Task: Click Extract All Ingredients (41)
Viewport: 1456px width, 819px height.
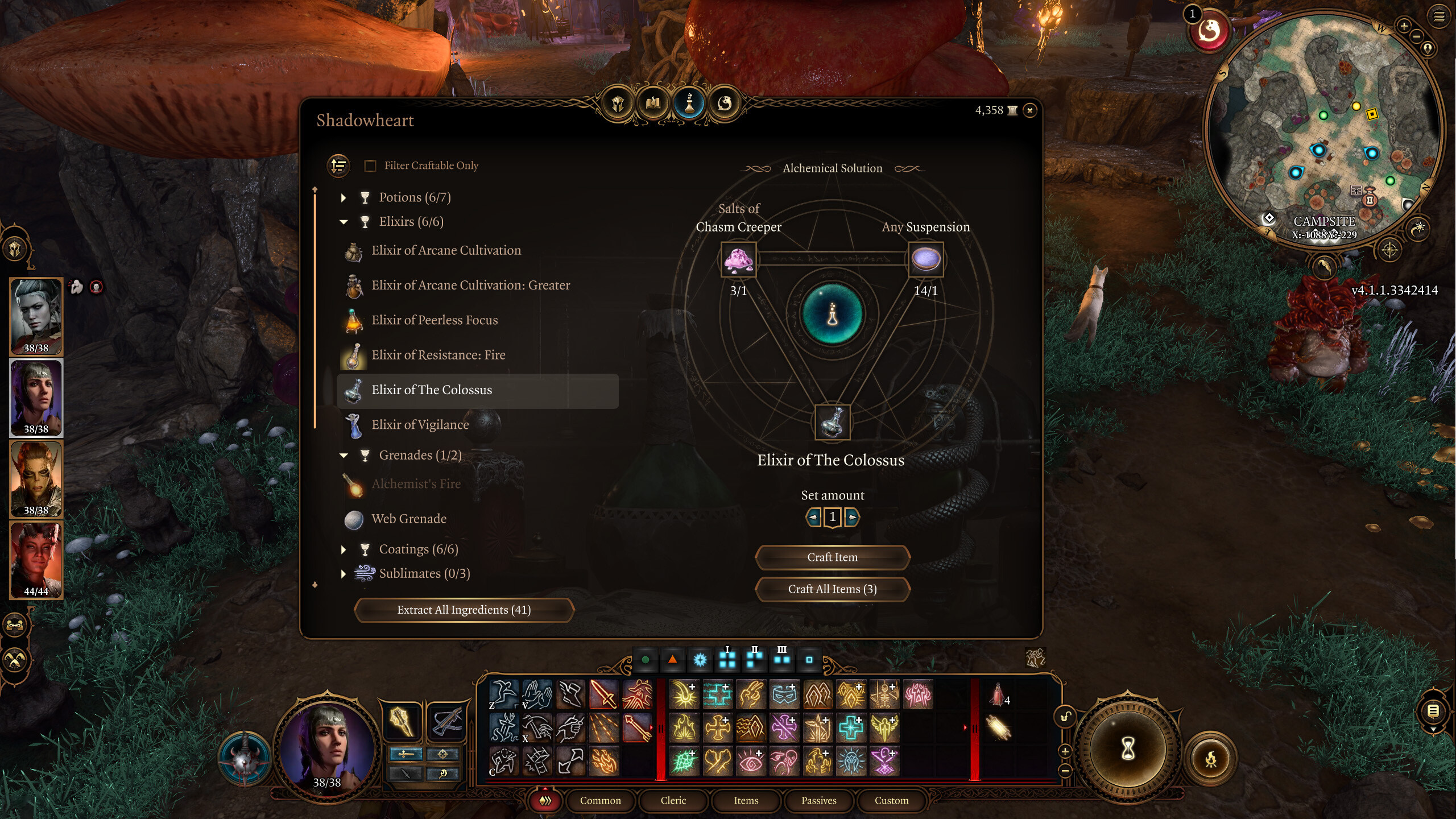Action: tap(464, 610)
